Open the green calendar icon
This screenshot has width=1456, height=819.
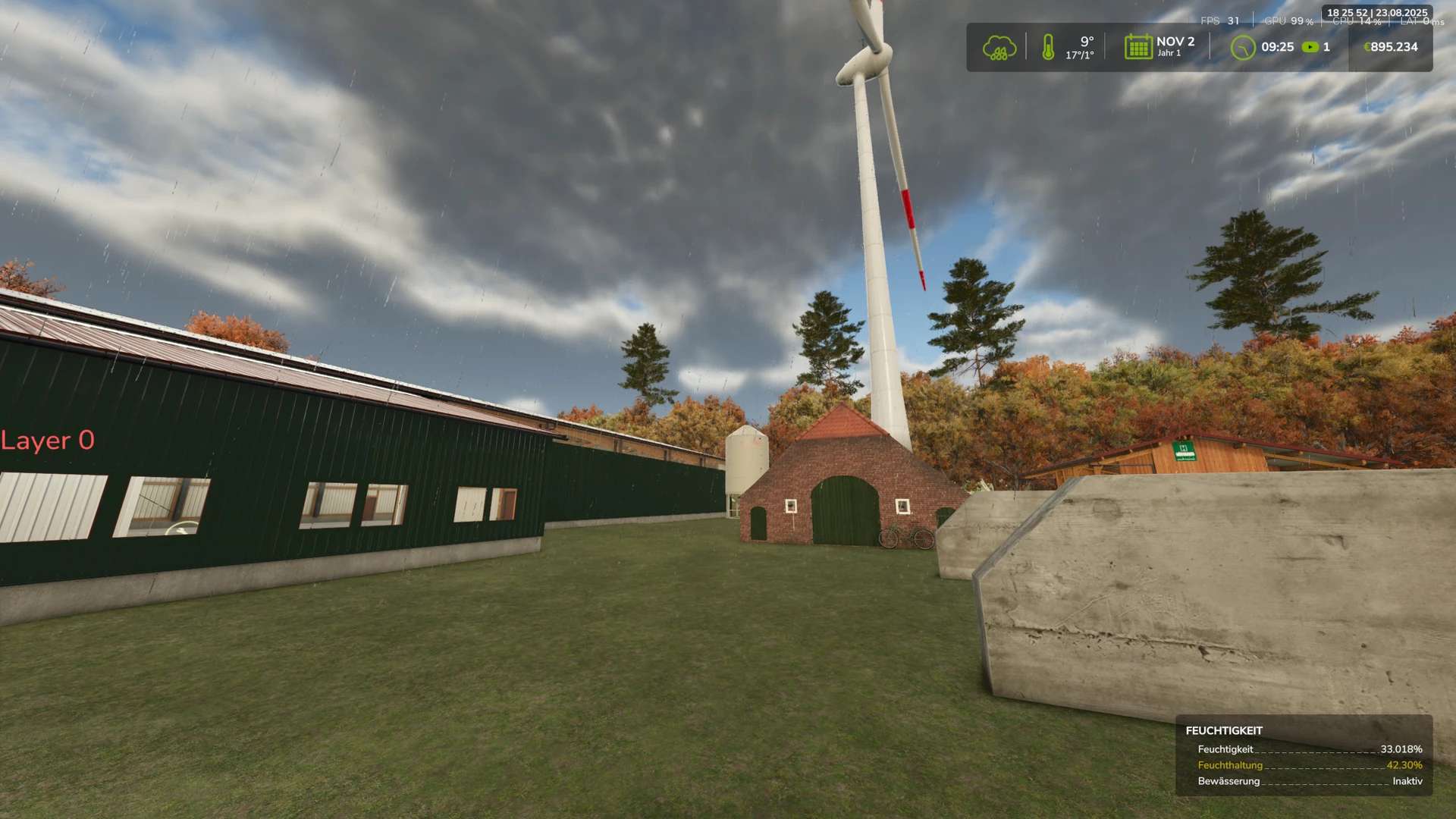(x=1137, y=47)
